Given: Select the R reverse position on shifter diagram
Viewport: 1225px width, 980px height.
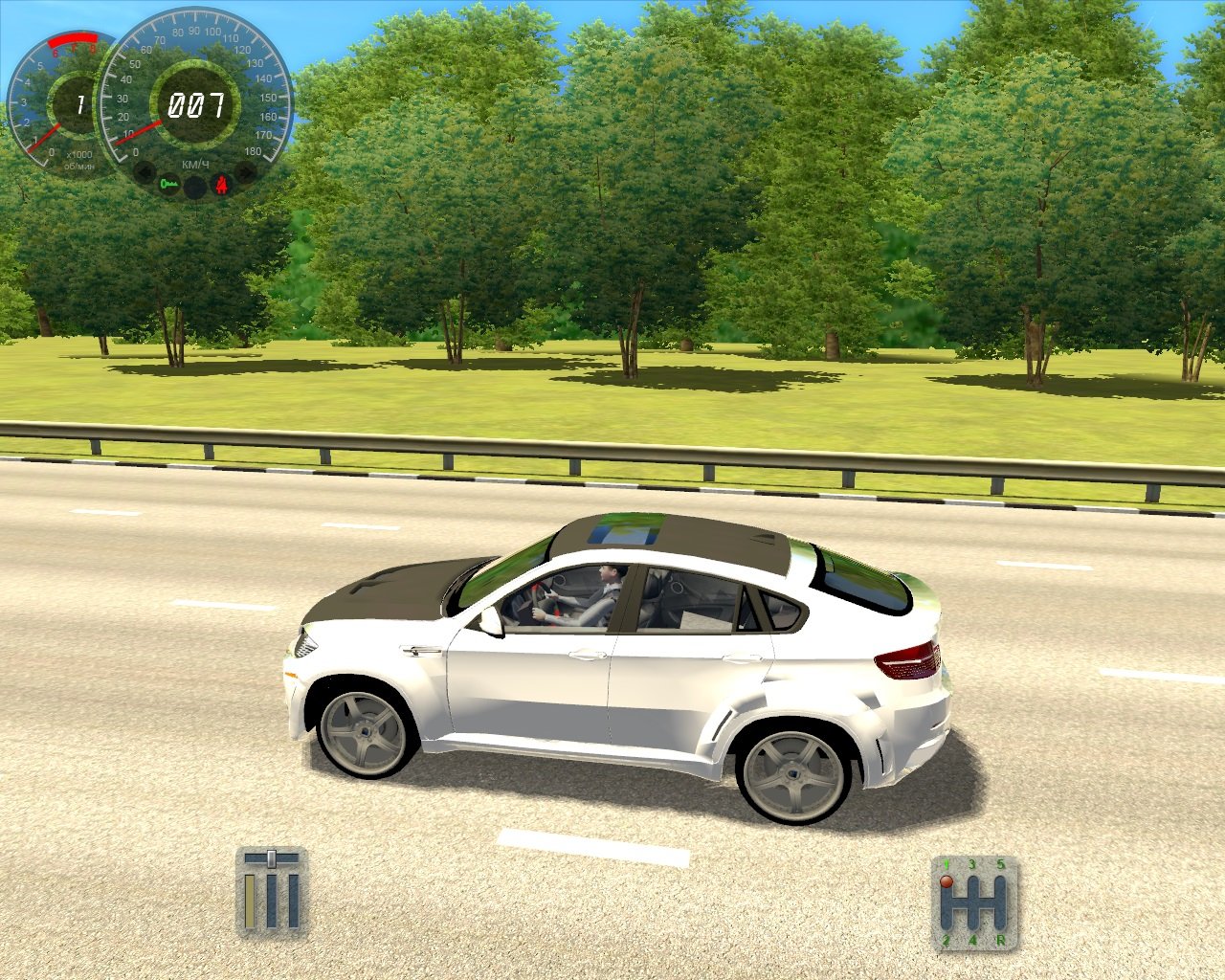Looking at the screenshot, I should 1001,940.
